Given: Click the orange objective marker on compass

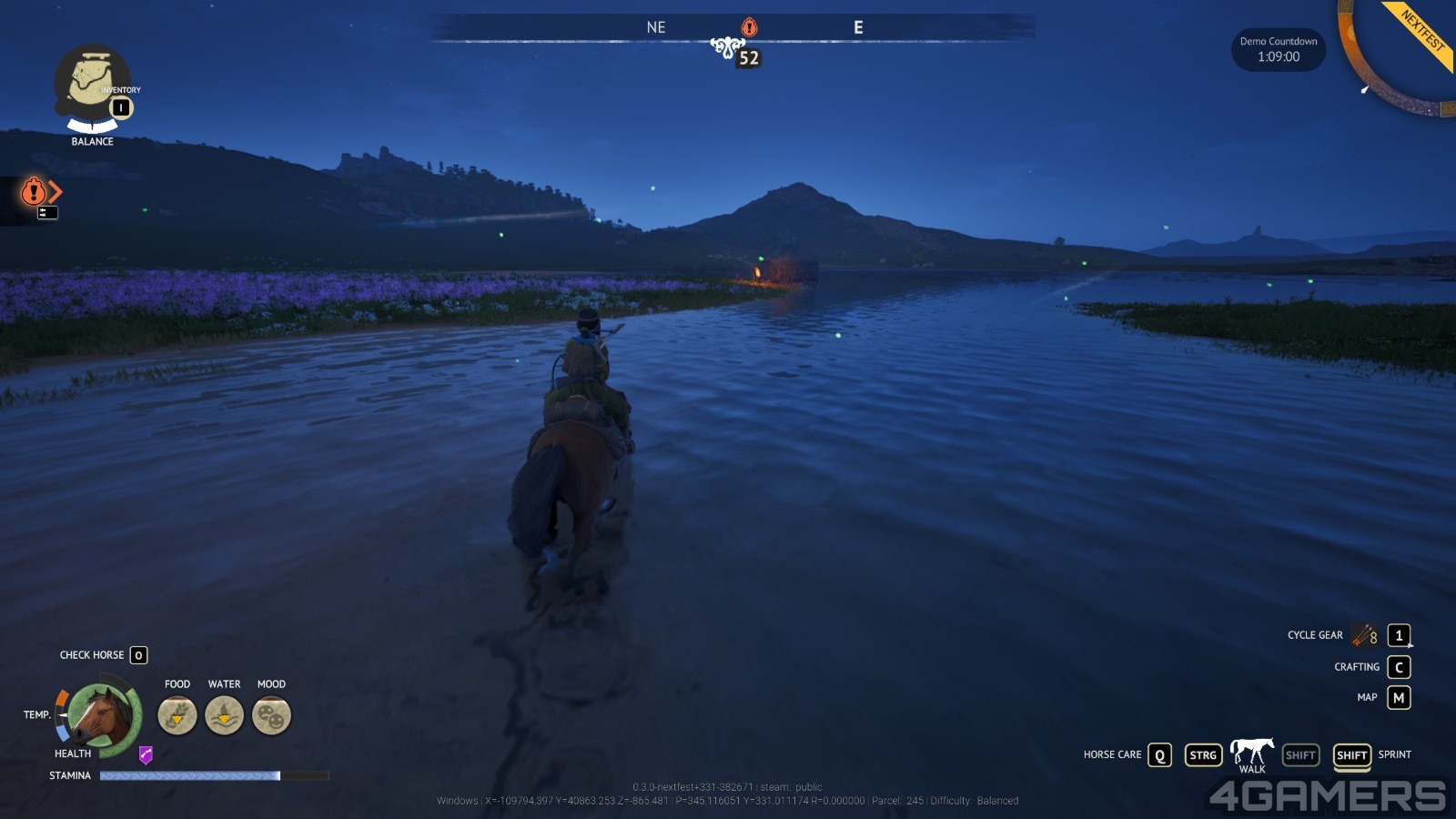Looking at the screenshot, I should [x=749, y=27].
